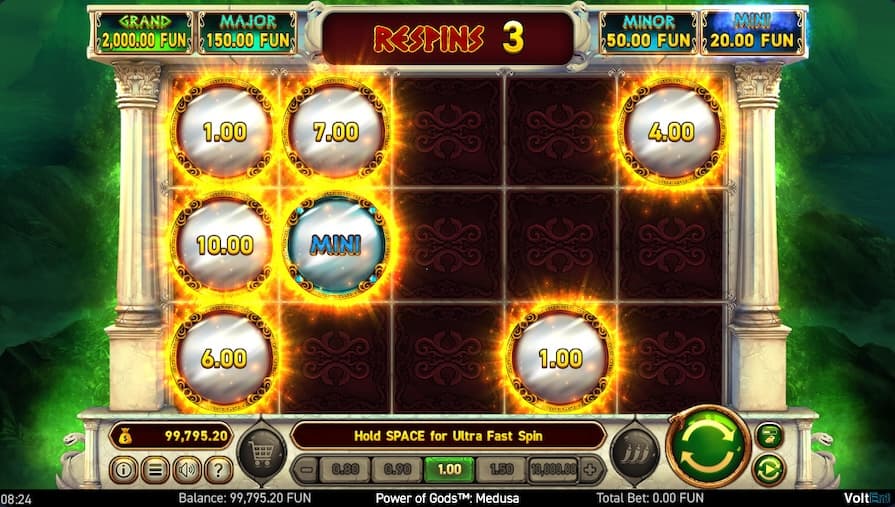This screenshot has width=895, height=507.
Task: Select the highest bet value on the strip
Action: coord(553,469)
